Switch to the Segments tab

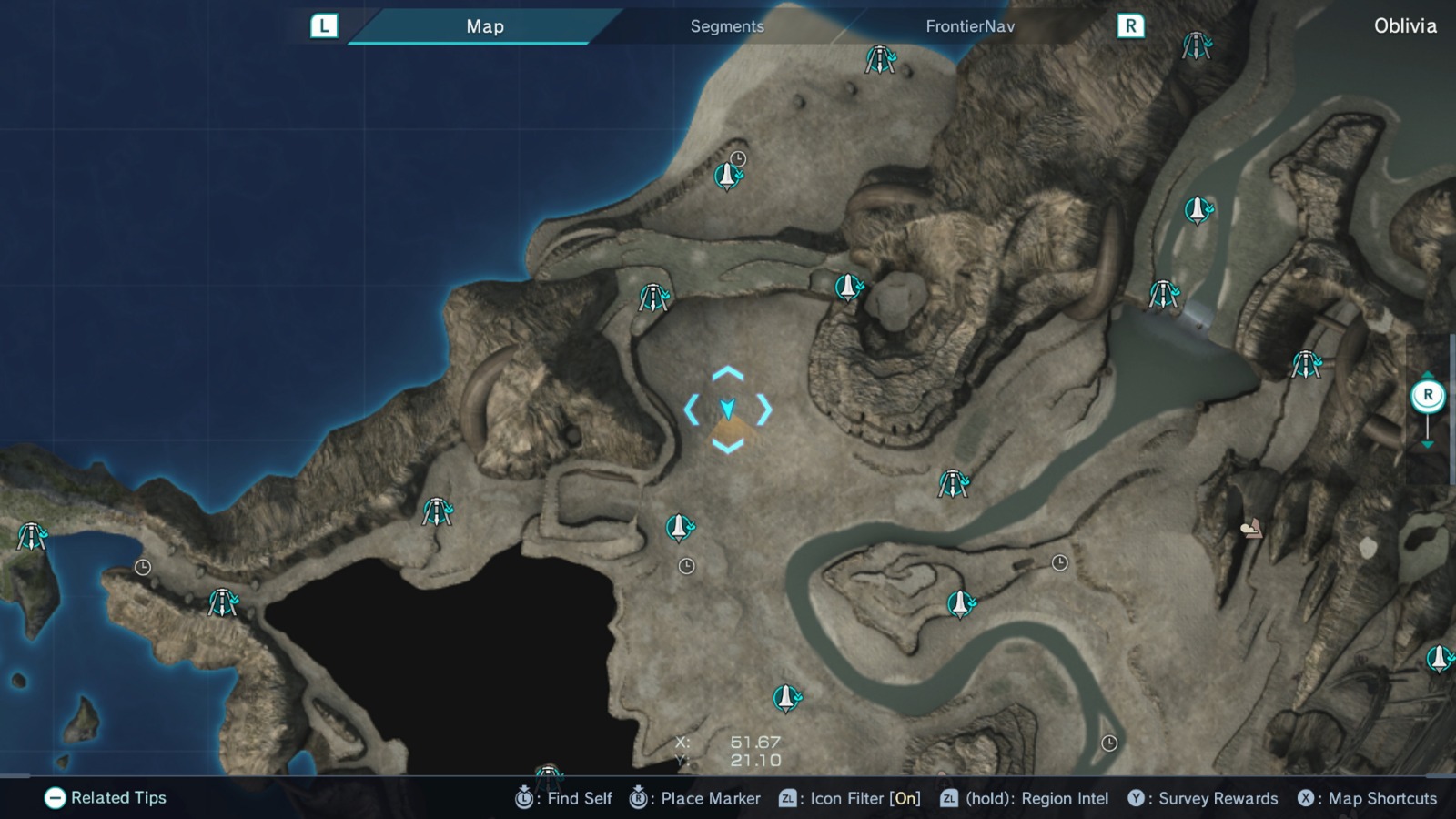tap(725, 26)
